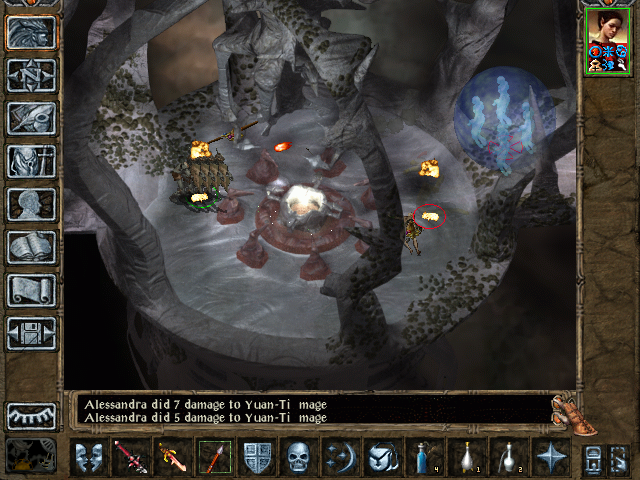
Task: Open the character record bust button
Action: coord(31,204)
